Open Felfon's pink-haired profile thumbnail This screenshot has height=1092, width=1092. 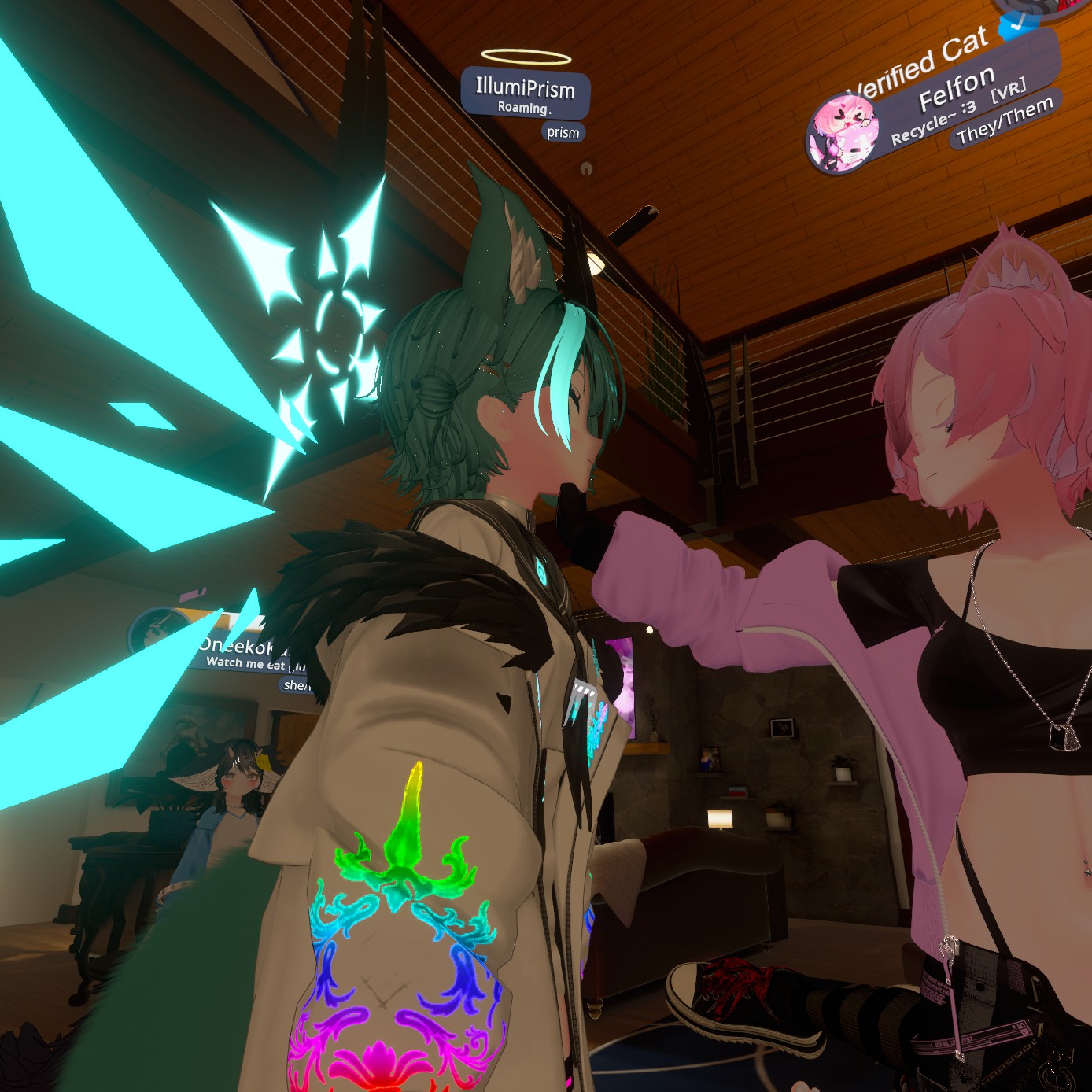point(843,134)
